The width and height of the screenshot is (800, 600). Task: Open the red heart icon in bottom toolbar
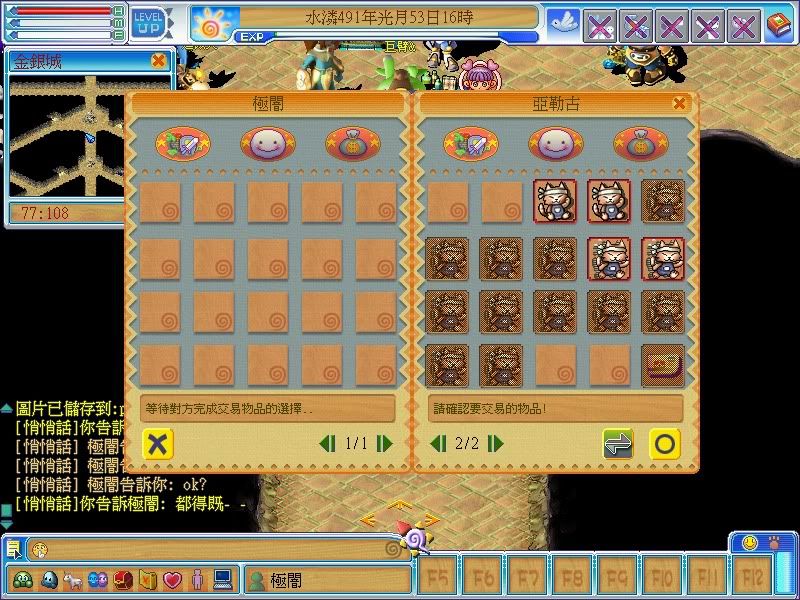pos(172,579)
